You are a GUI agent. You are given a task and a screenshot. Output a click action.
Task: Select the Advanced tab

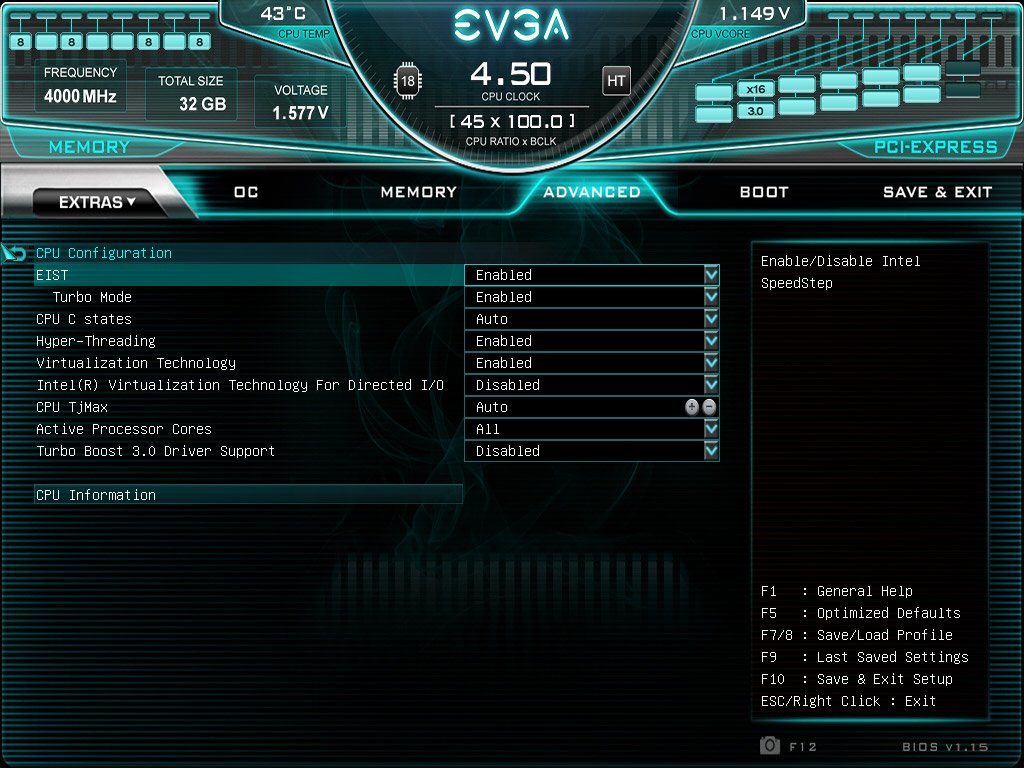592,192
